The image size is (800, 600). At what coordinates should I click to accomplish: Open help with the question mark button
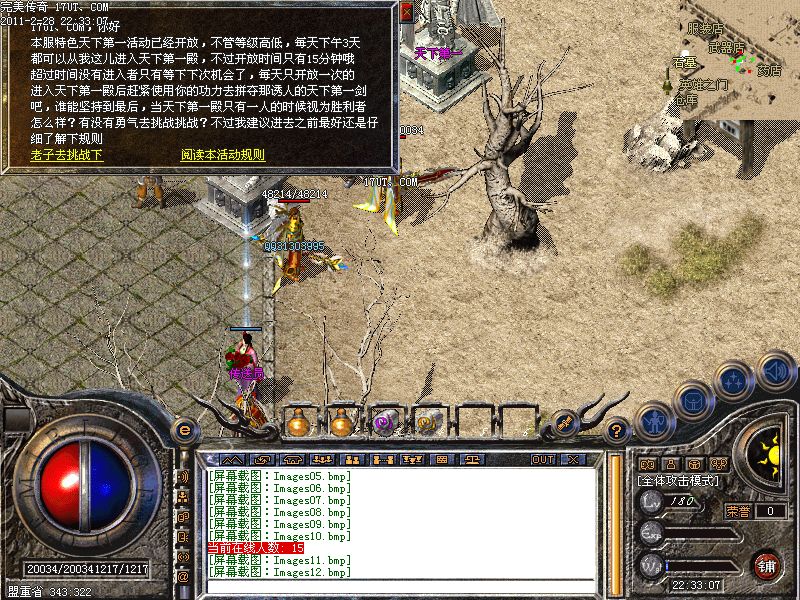click(617, 430)
